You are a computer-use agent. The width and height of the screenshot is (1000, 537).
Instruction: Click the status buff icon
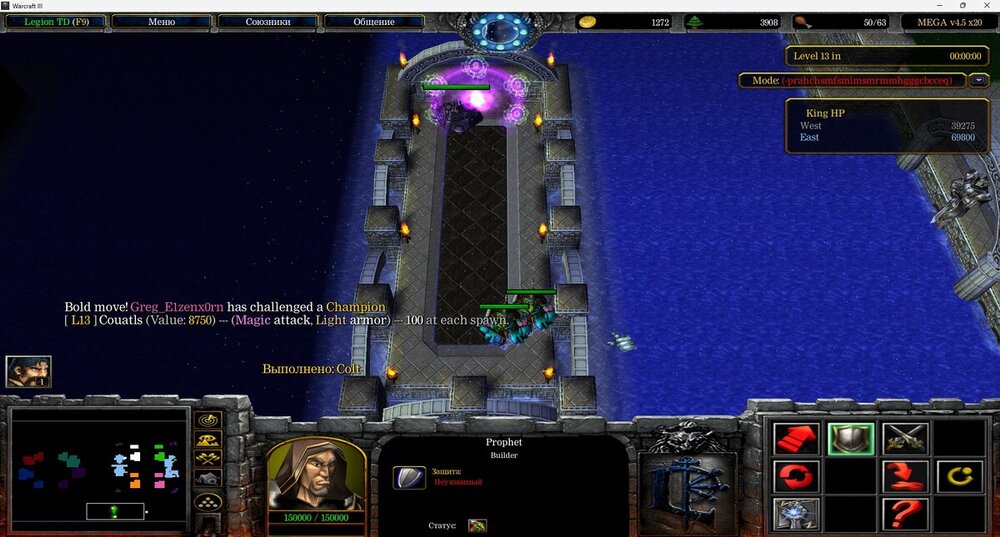tap(477, 525)
